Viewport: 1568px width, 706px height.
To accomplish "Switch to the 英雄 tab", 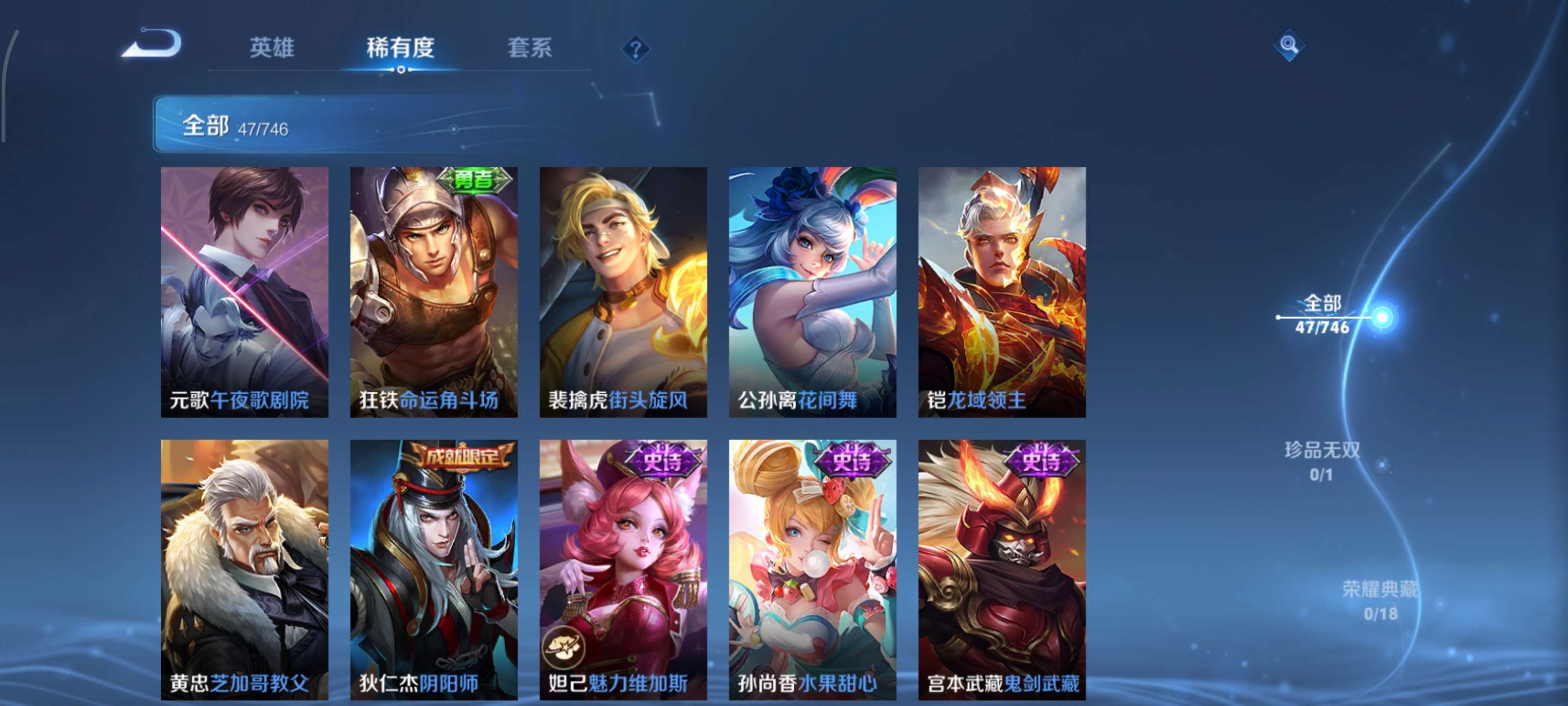I will tap(271, 49).
